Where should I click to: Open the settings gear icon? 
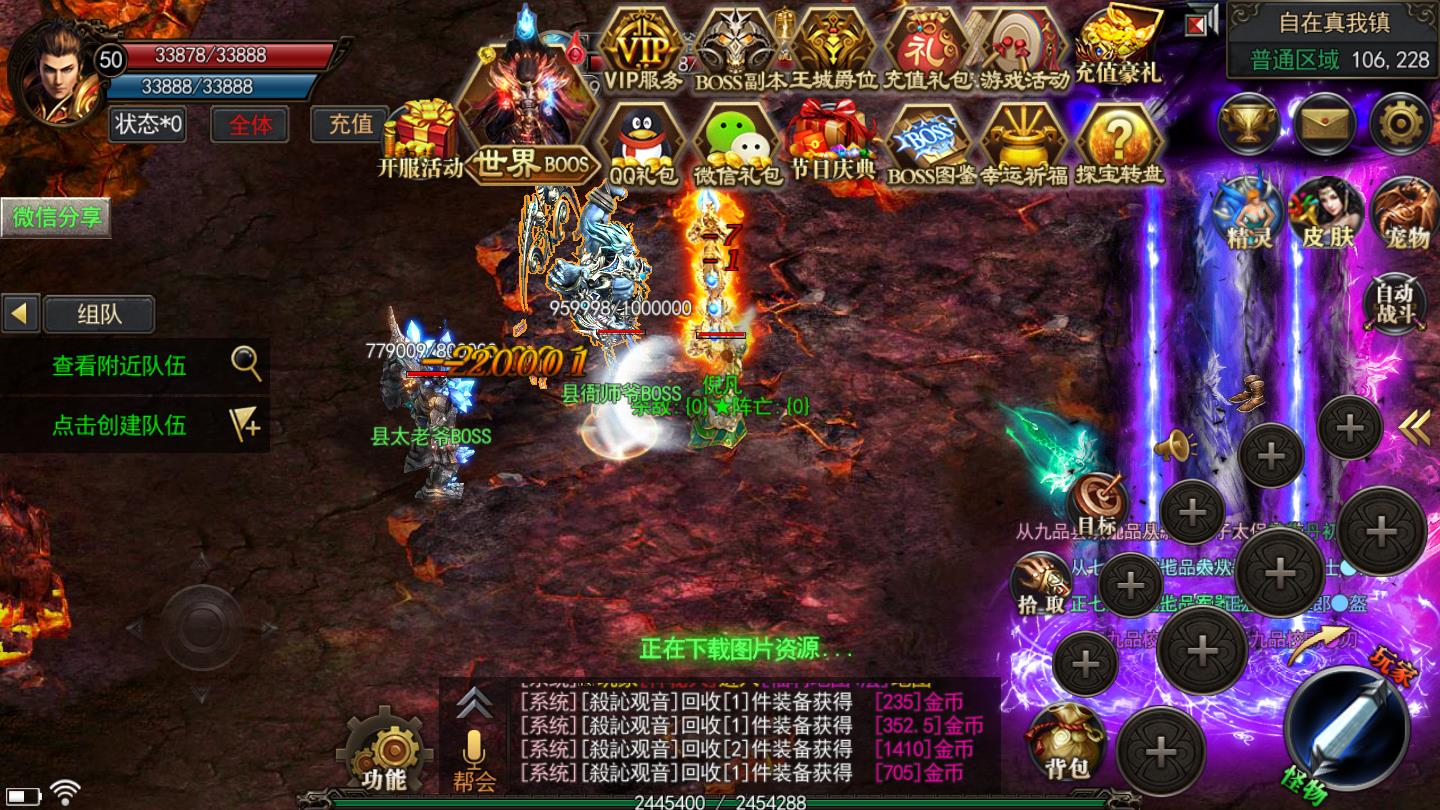pyautogui.click(x=1400, y=124)
